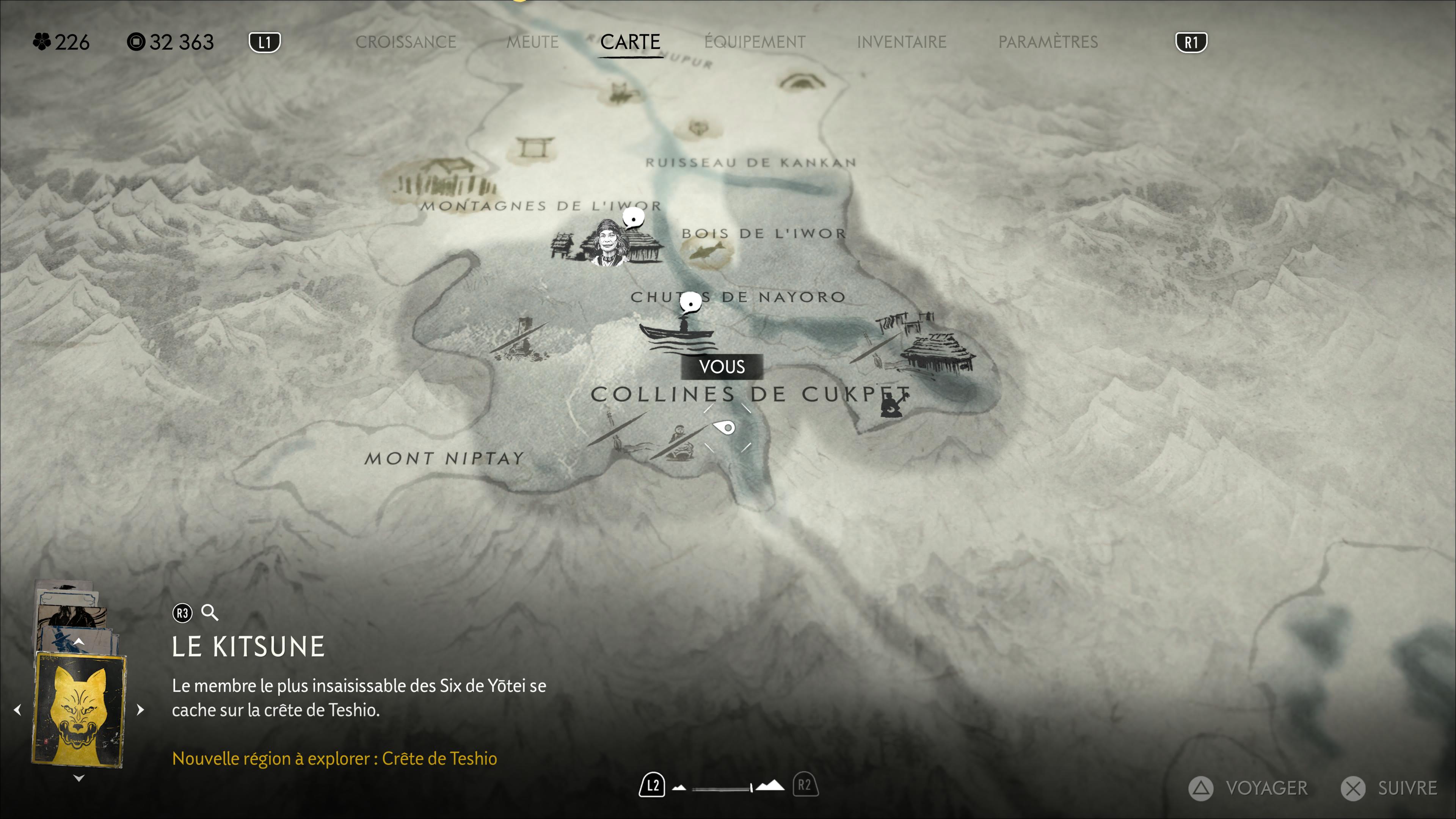Switch to the Croissance tab
Viewport: 1456px width, 819px height.
pyautogui.click(x=405, y=42)
